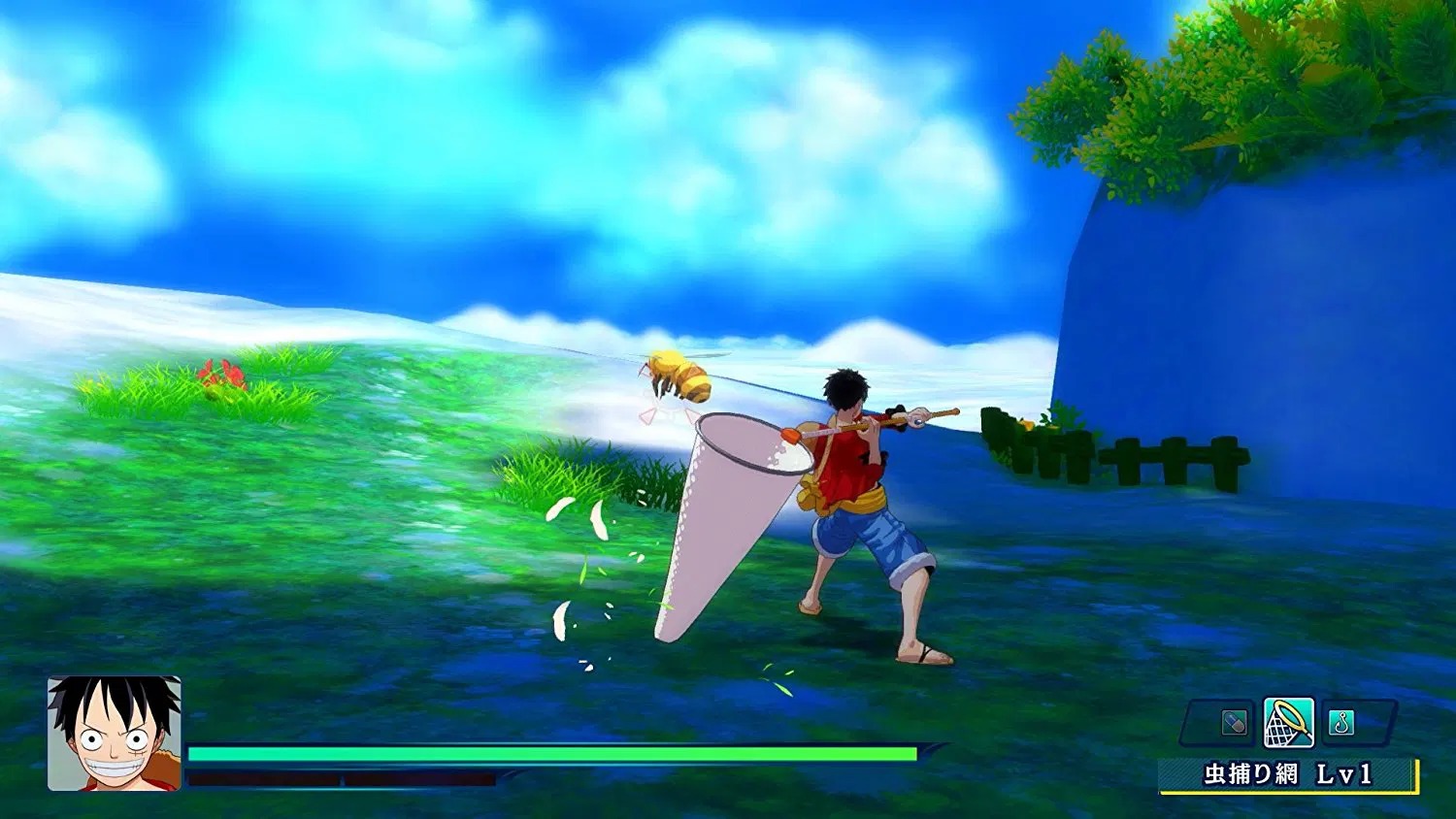
Task: Click the highlighted net icon in the toolbar
Action: pos(1289,722)
